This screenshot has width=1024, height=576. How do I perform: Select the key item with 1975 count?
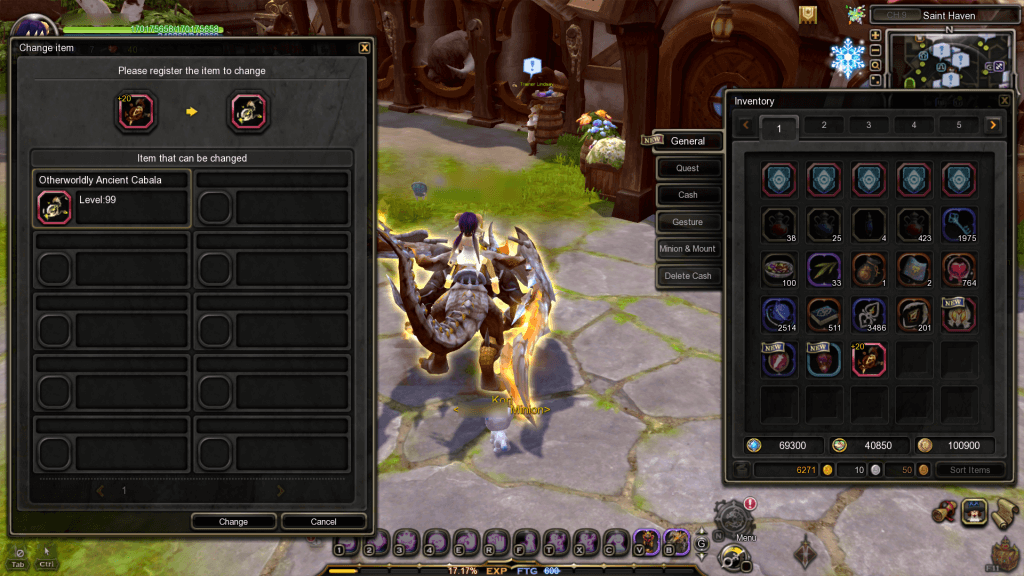click(959, 225)
